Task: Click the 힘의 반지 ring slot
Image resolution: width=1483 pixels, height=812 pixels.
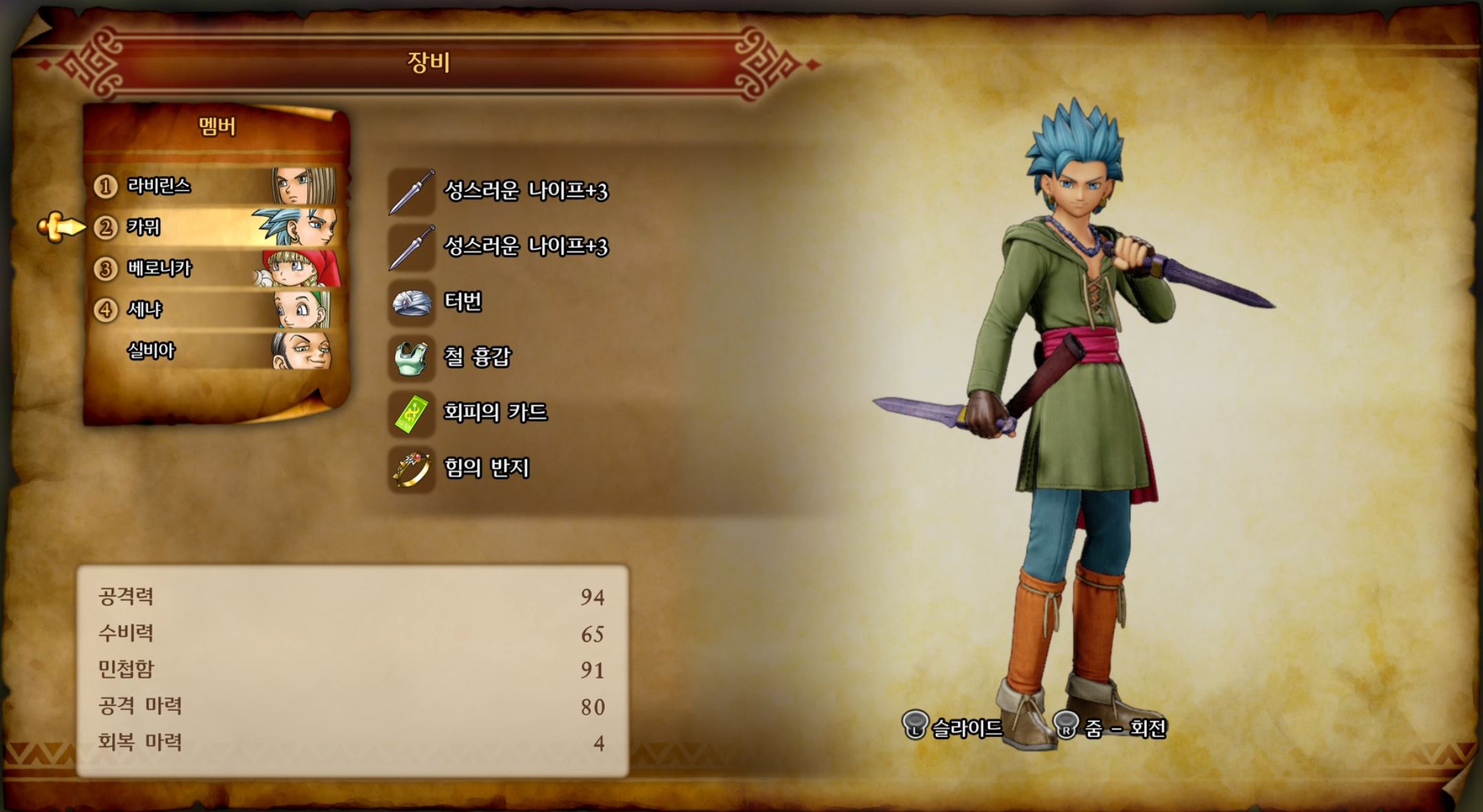Action: [x=486, y=468]
